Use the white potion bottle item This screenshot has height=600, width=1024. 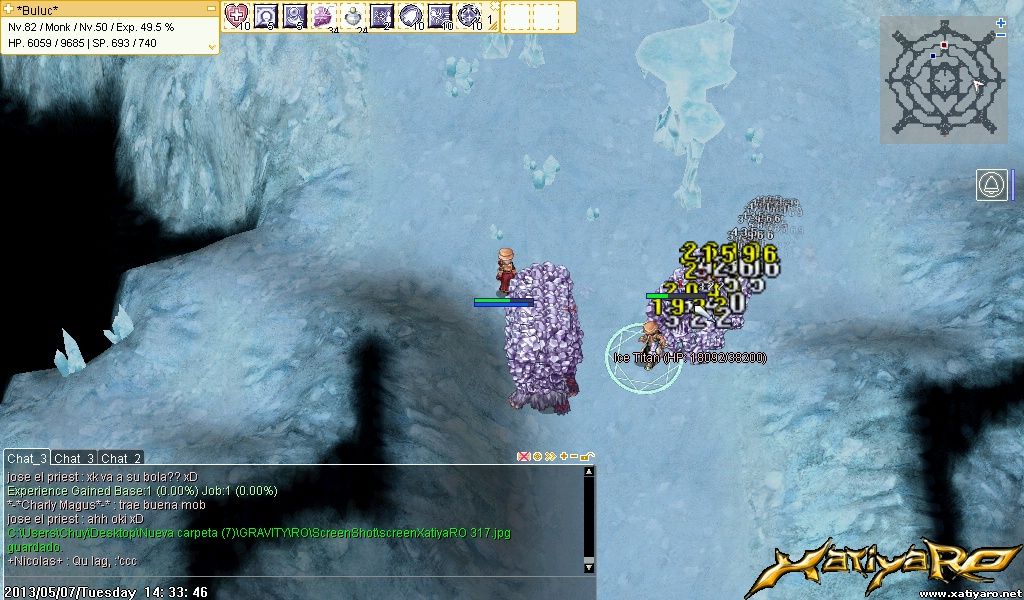click(x=352, y=15)
